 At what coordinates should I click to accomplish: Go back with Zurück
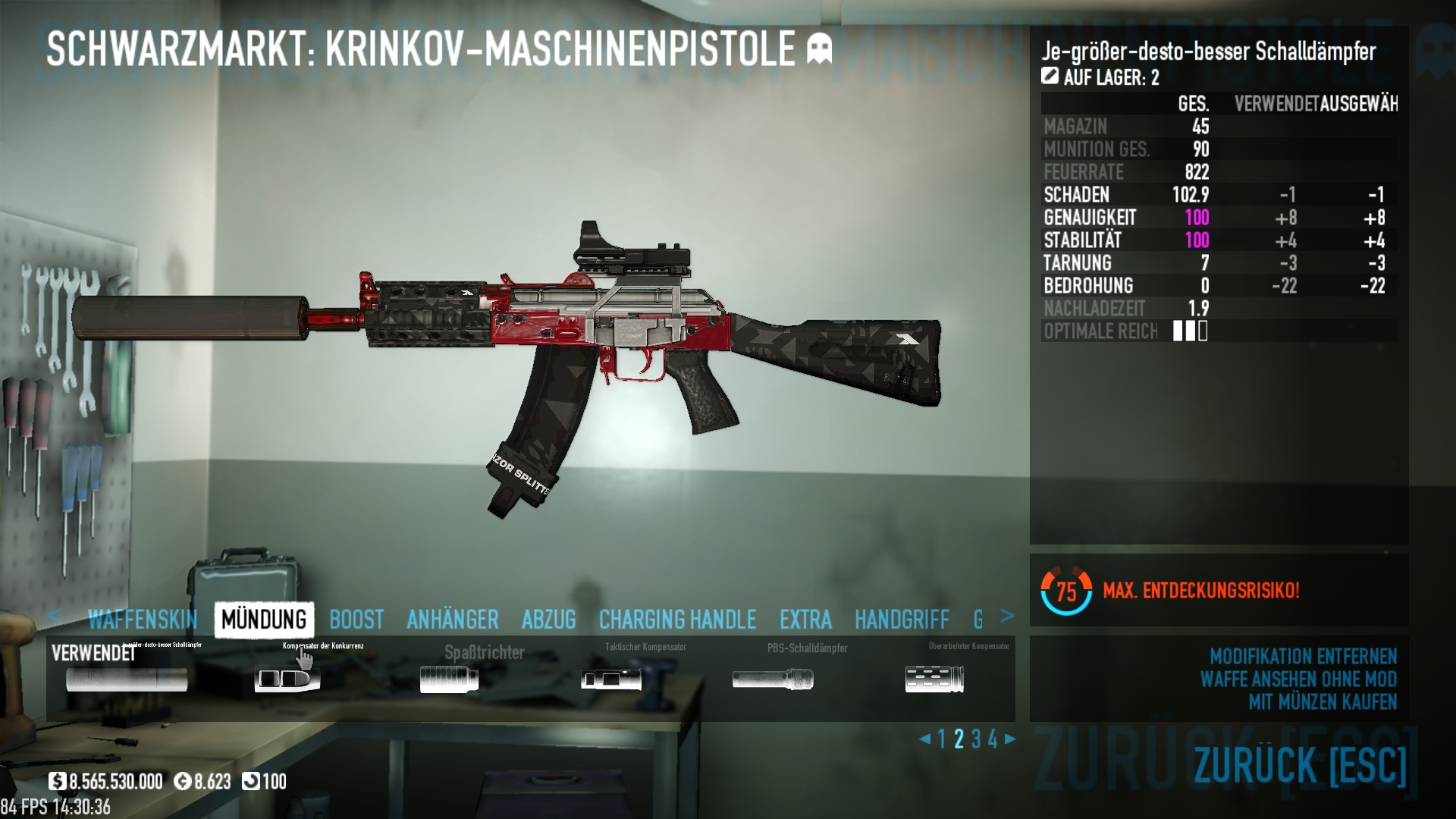[1300, 764]
